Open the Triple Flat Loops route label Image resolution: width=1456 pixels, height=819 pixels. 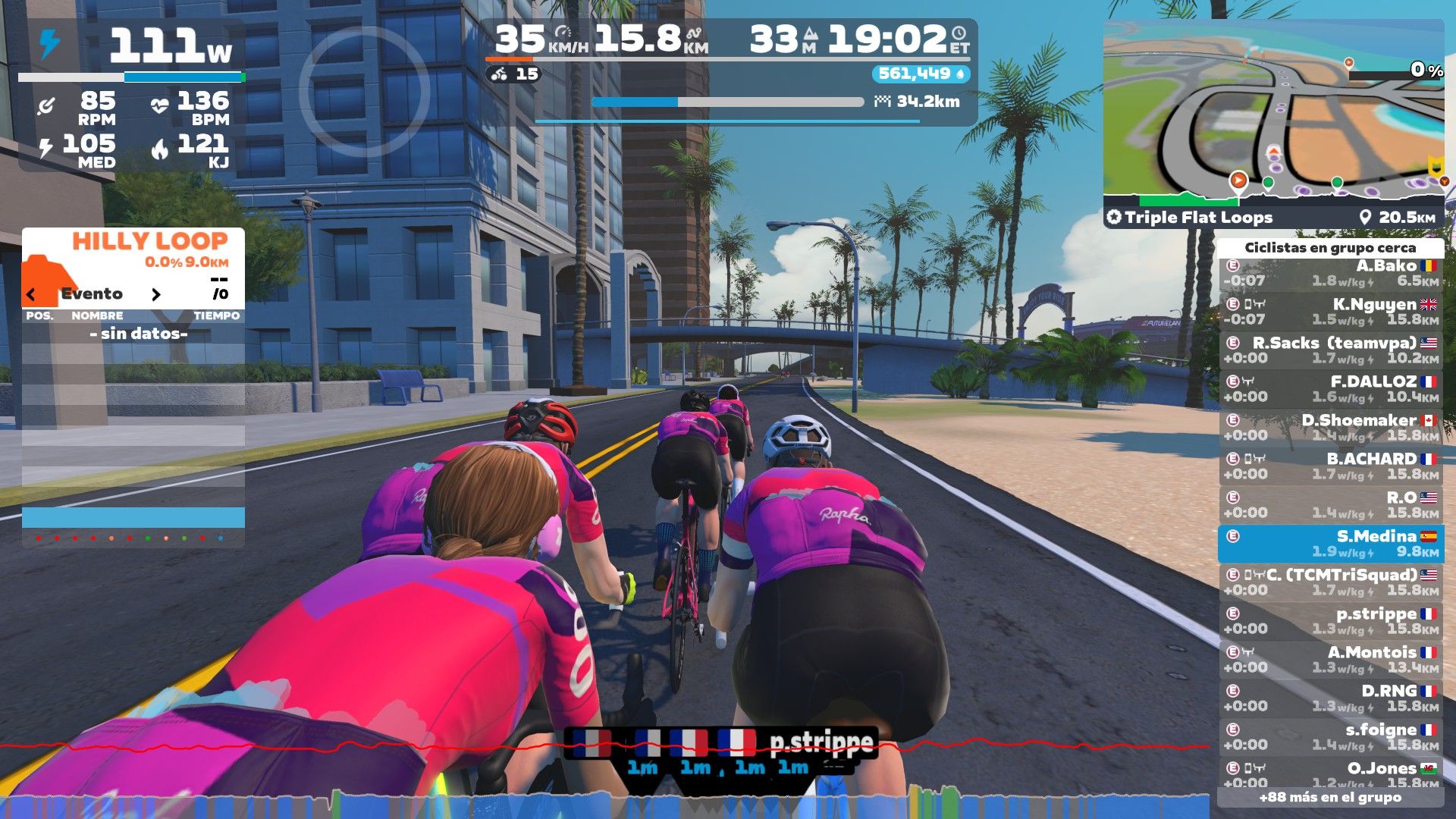(x=1191, y=218)
